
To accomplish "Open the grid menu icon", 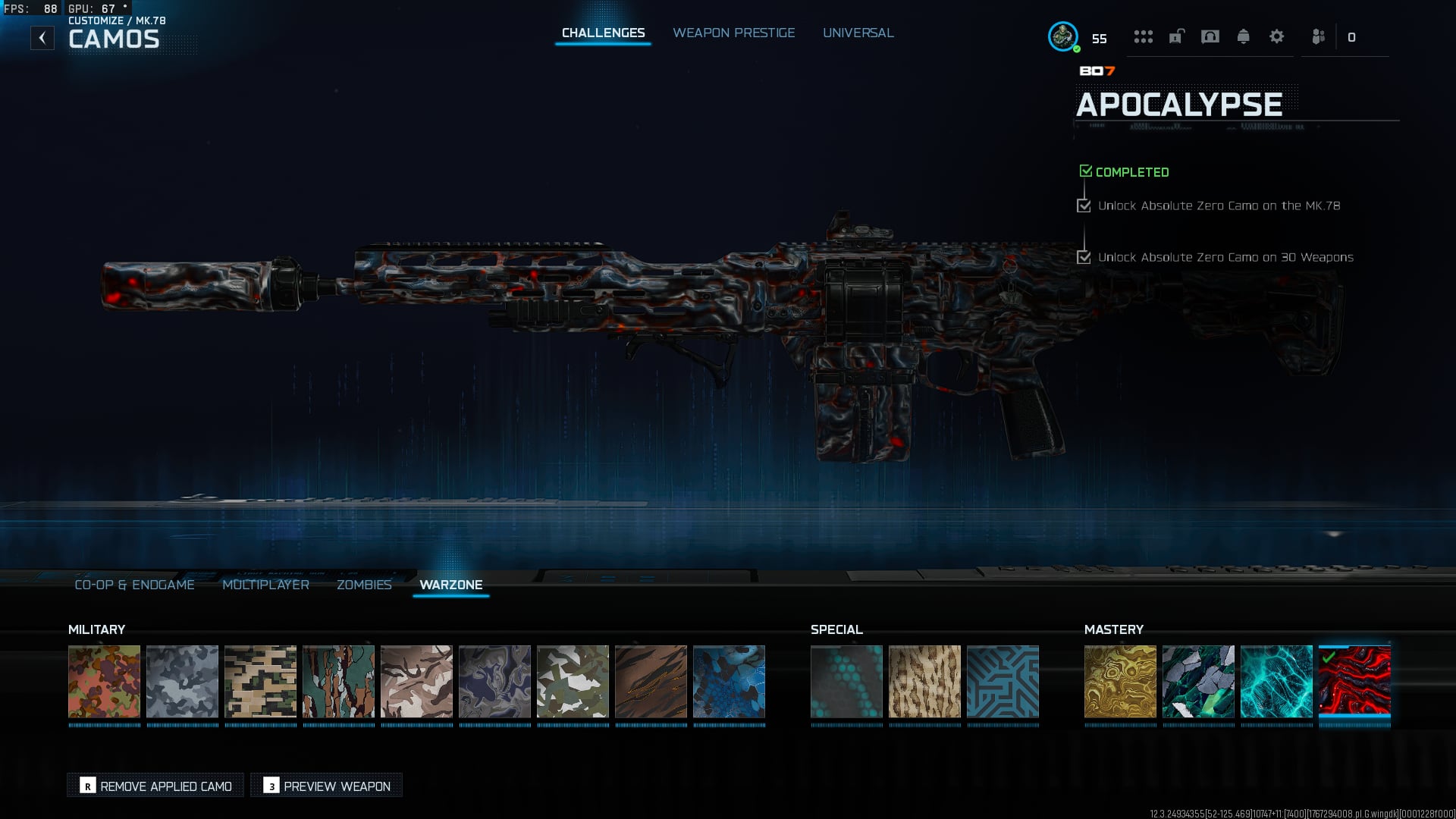I will (1143, 36).
